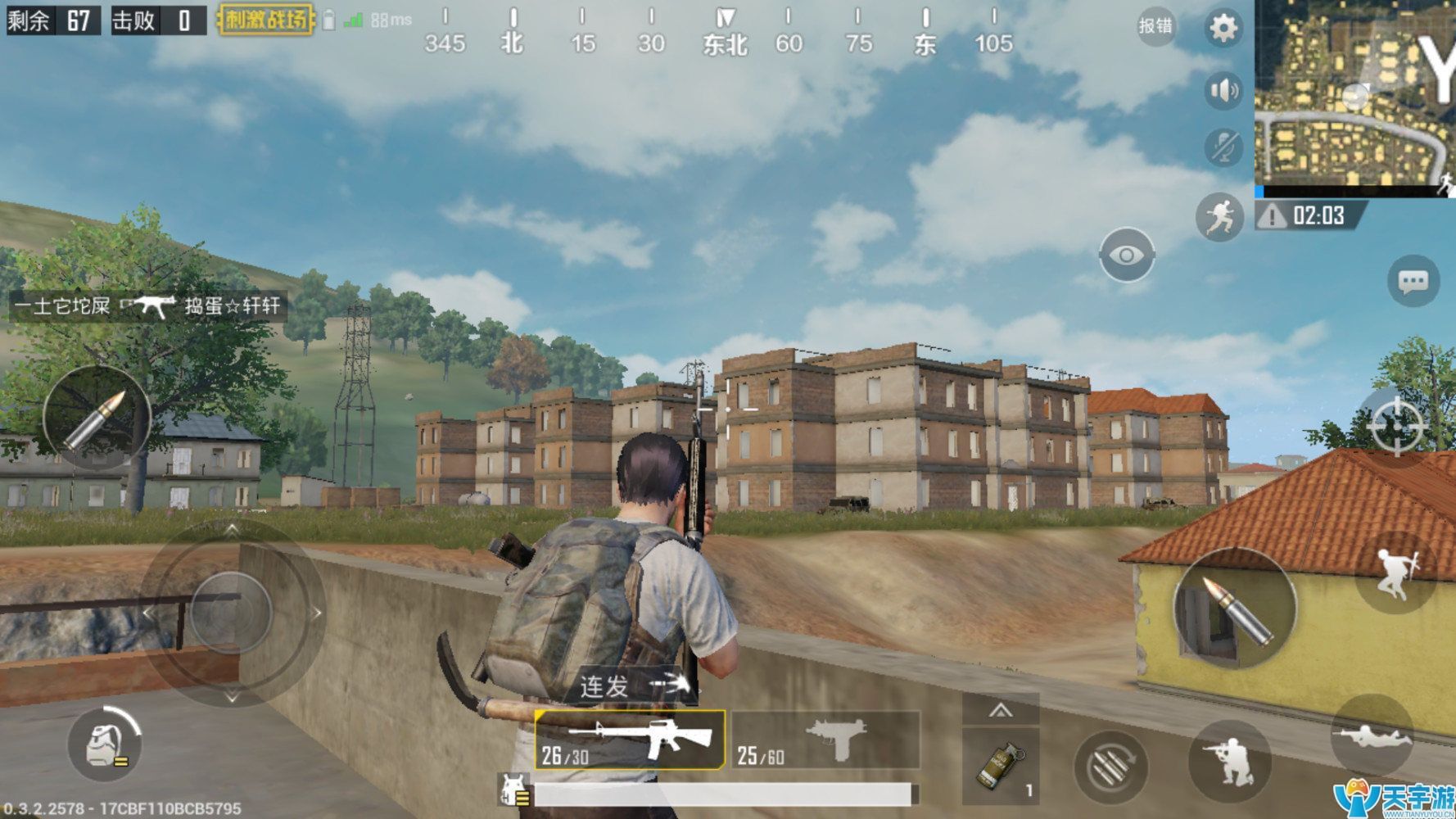Screen dimensions: 1456x819
Task: Tap the eye free-look button
Action: coord(1127,256)
